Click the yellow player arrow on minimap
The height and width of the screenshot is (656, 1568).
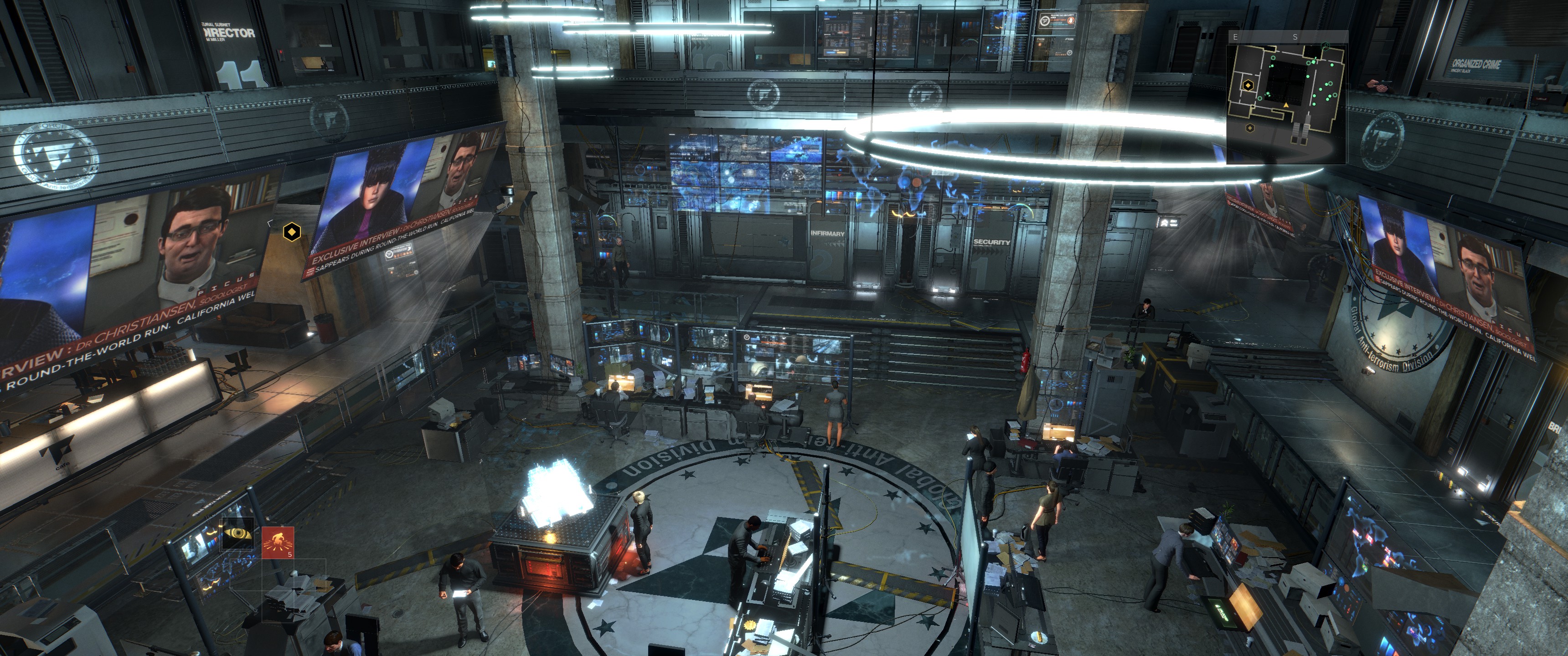click(1286, 105)
